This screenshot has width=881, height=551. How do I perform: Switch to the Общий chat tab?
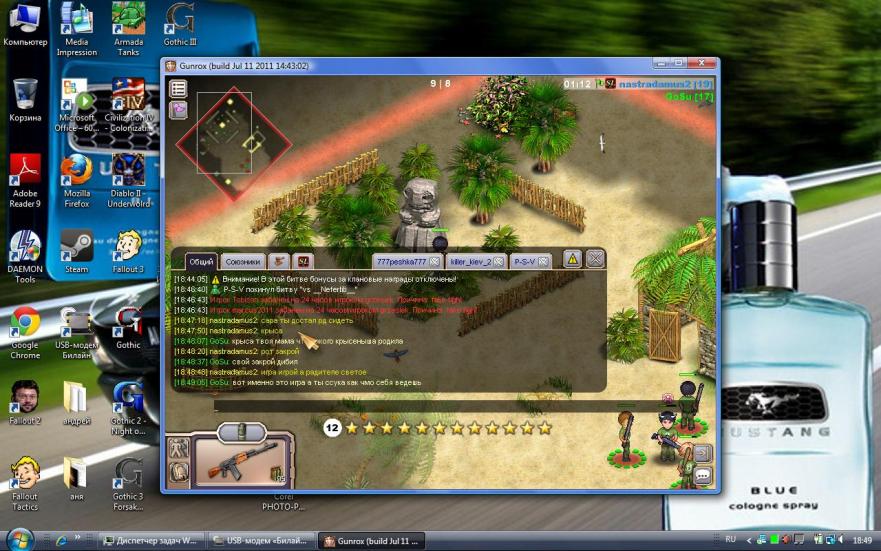[x=200, y=261]
